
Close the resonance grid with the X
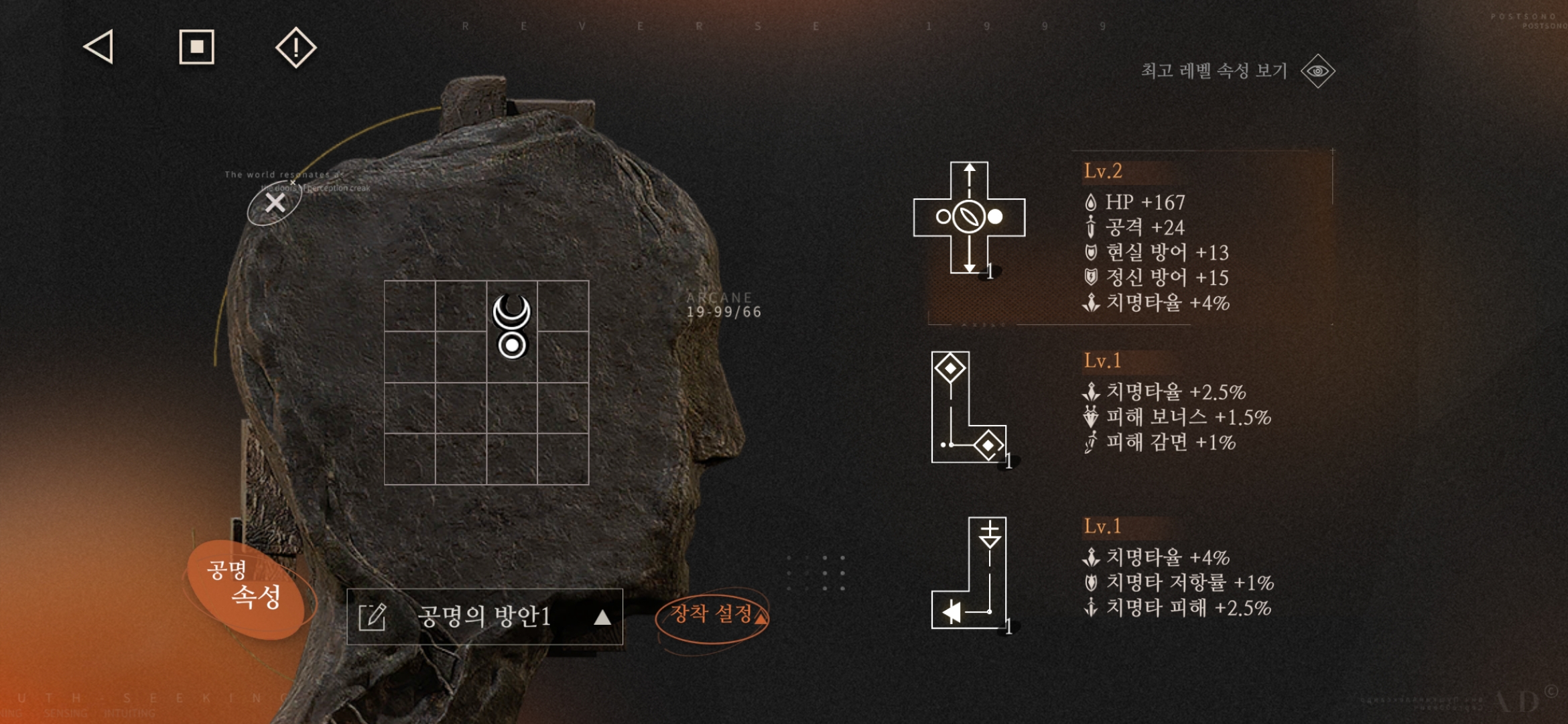point(275,203)
